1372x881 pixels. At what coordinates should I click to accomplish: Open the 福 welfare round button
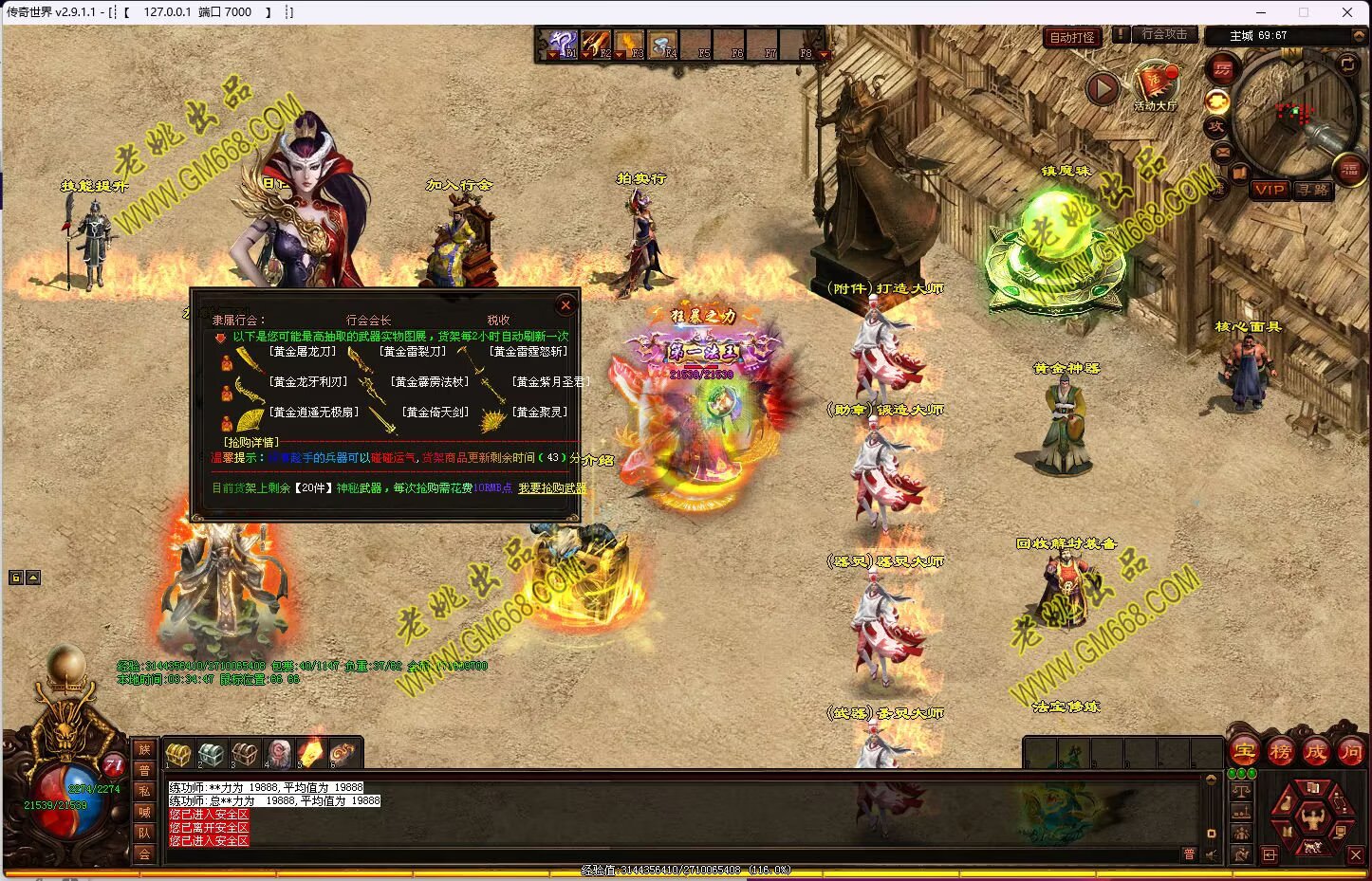click(x=1349, y=171)
